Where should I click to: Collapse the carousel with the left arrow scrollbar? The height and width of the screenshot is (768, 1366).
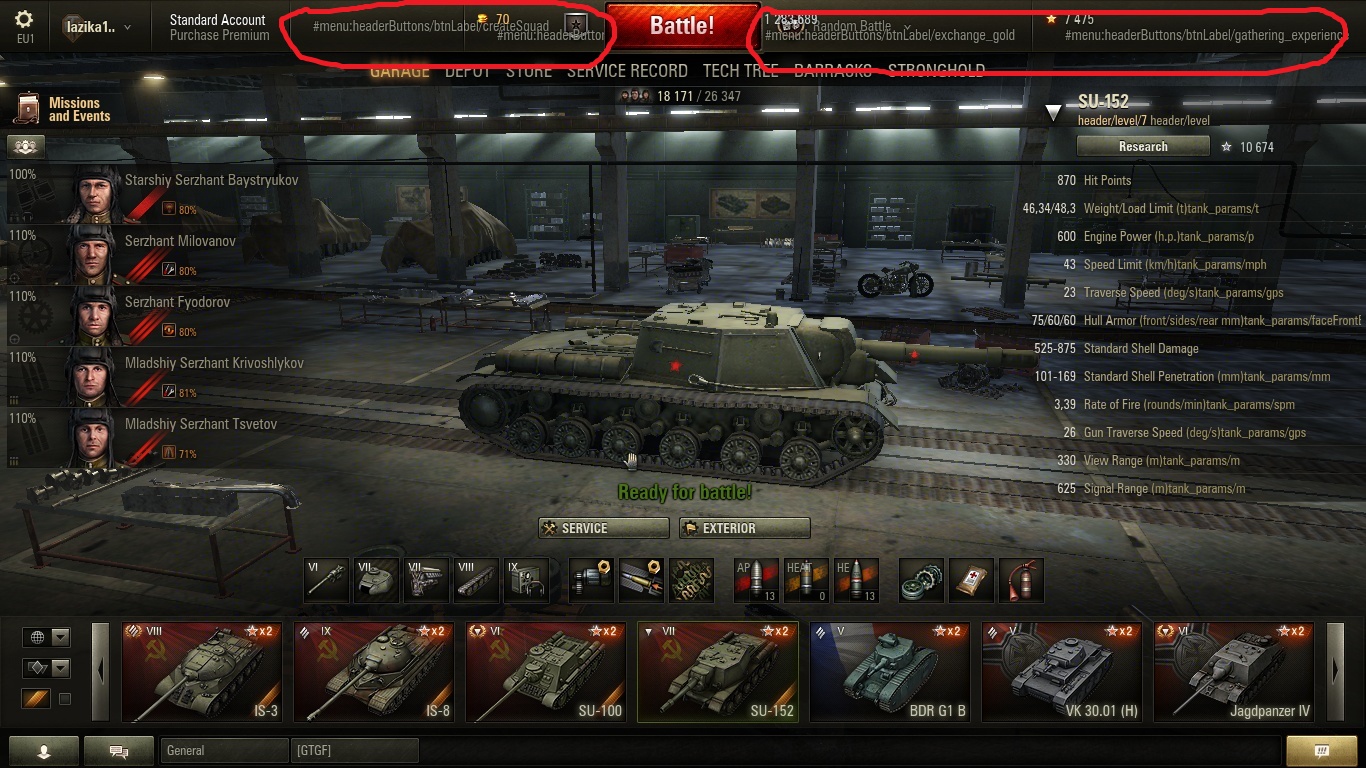point(99,670)
